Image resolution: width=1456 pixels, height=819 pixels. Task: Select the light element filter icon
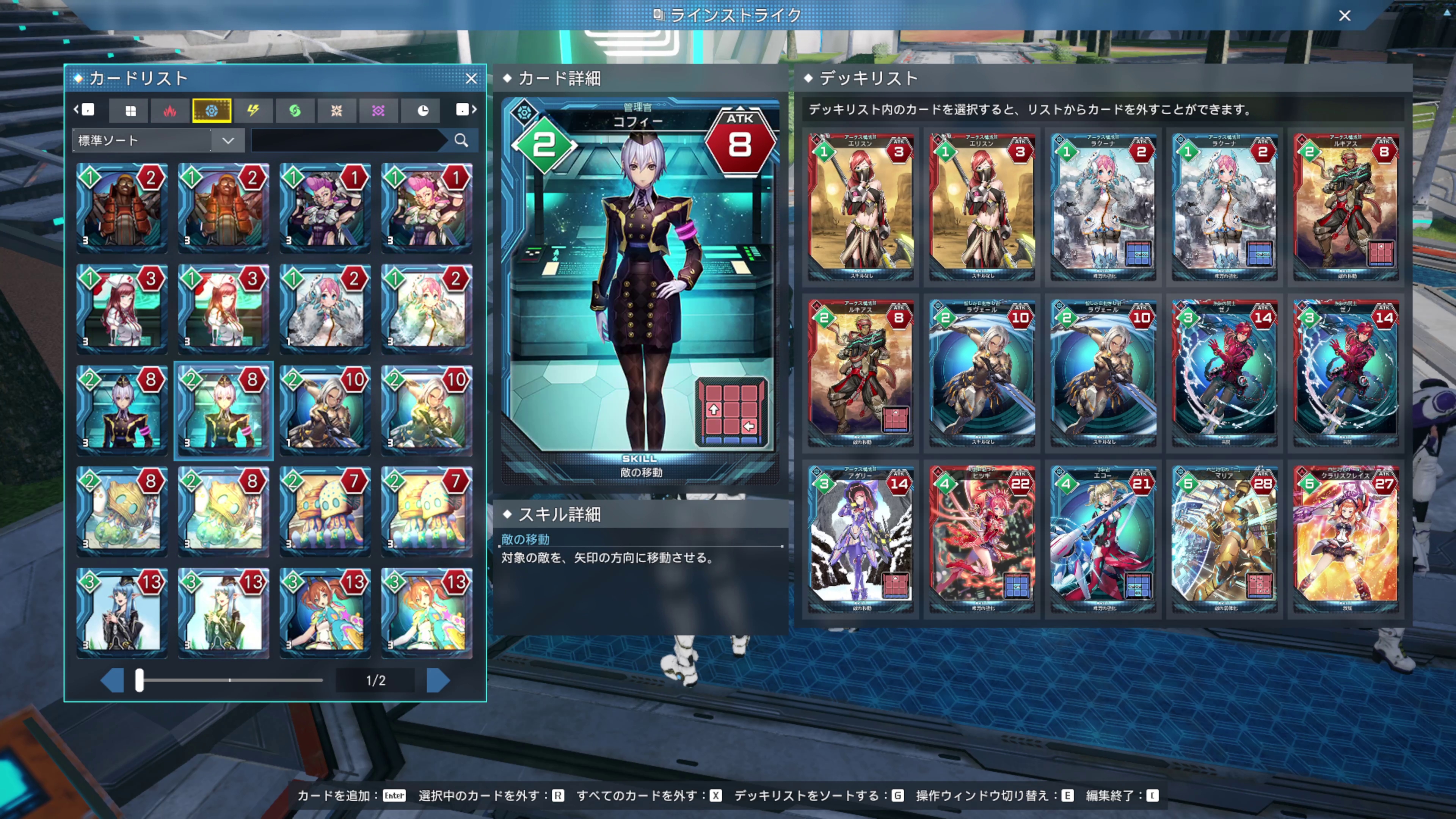pyautogui.click(x=337, y=111)
